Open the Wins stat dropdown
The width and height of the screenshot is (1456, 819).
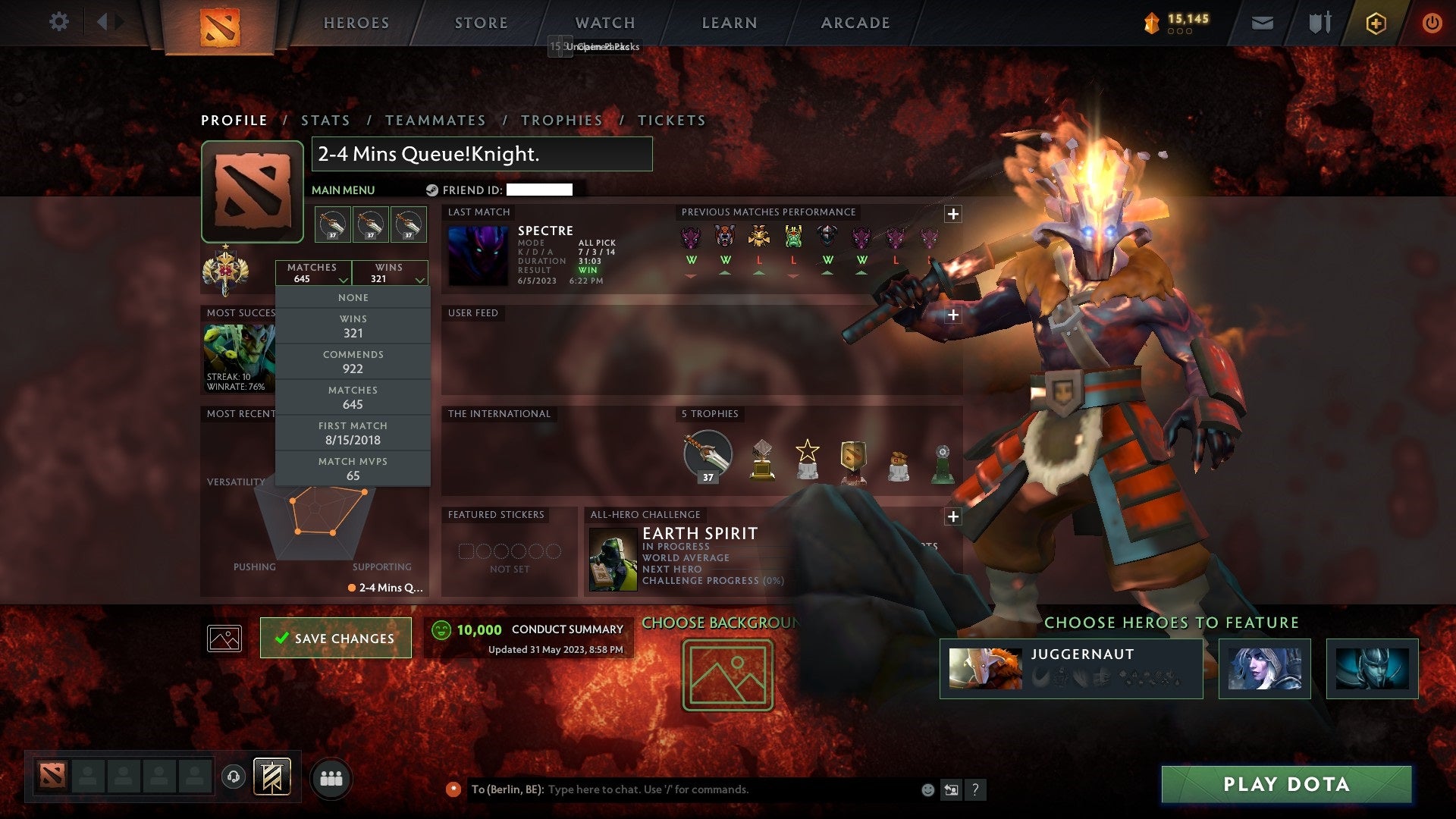coord(389,273)
